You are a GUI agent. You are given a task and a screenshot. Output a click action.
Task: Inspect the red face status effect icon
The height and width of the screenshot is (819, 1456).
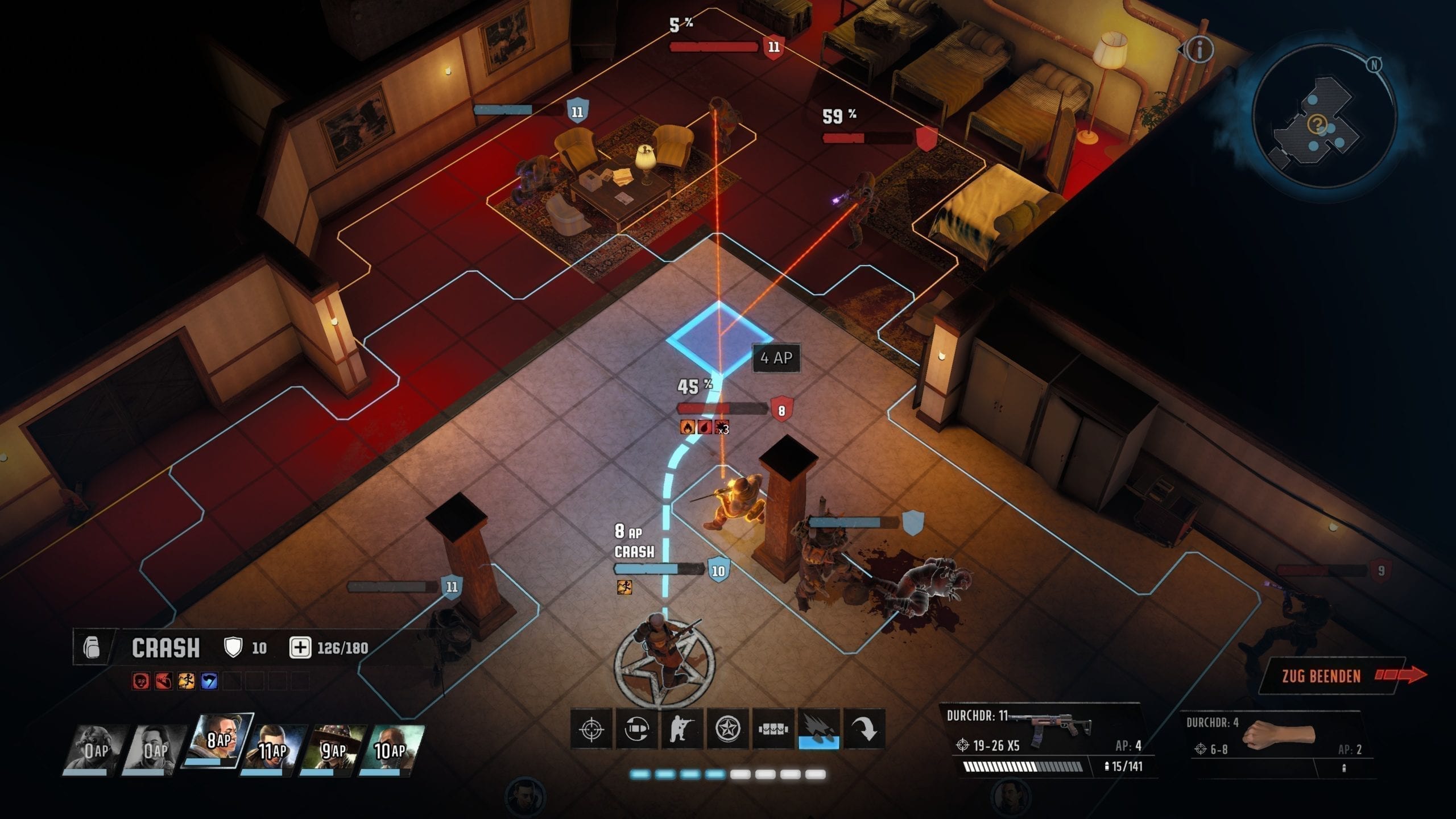(141, 681)
